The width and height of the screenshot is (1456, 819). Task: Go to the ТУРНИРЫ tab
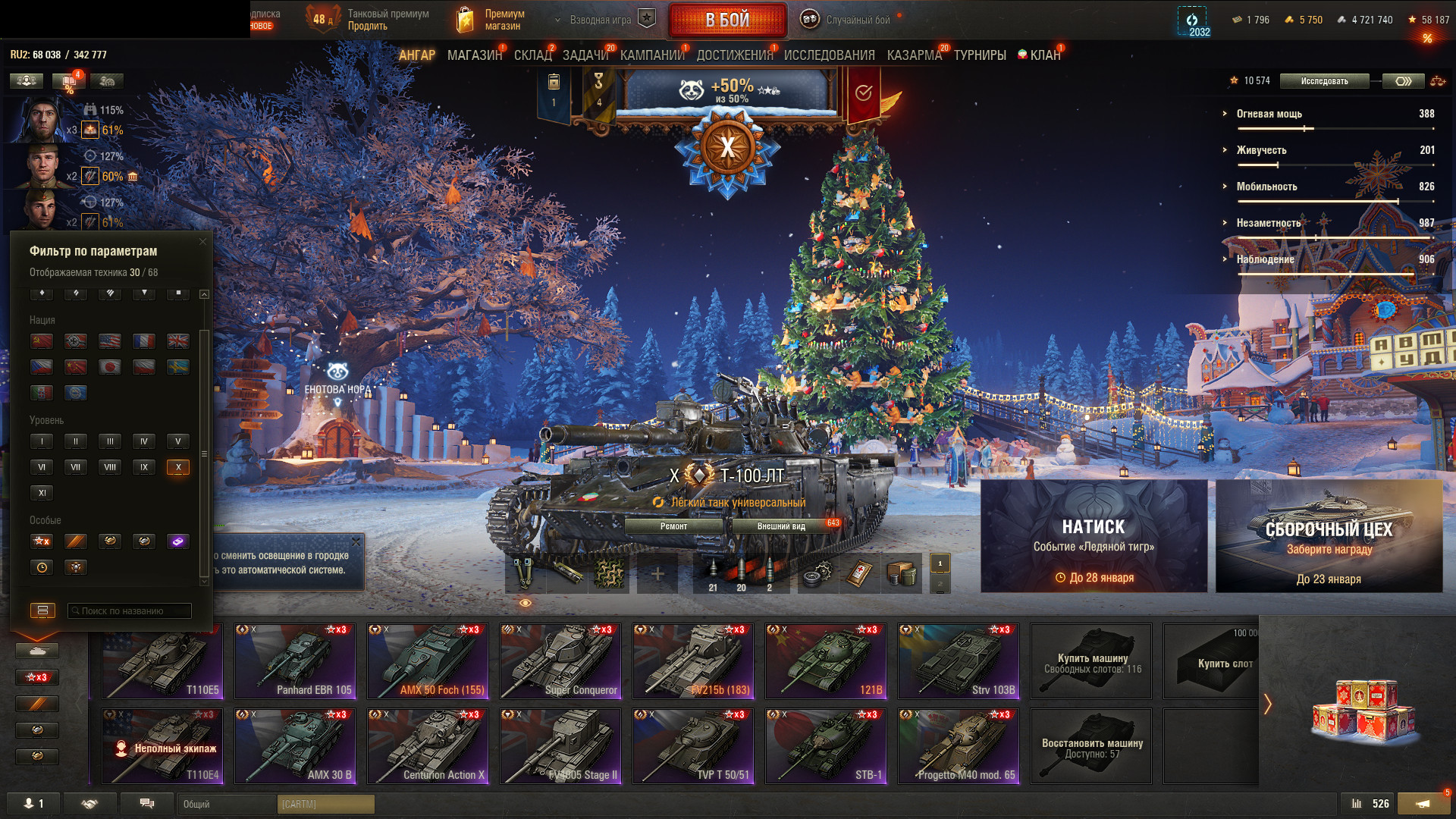[980, 55]
